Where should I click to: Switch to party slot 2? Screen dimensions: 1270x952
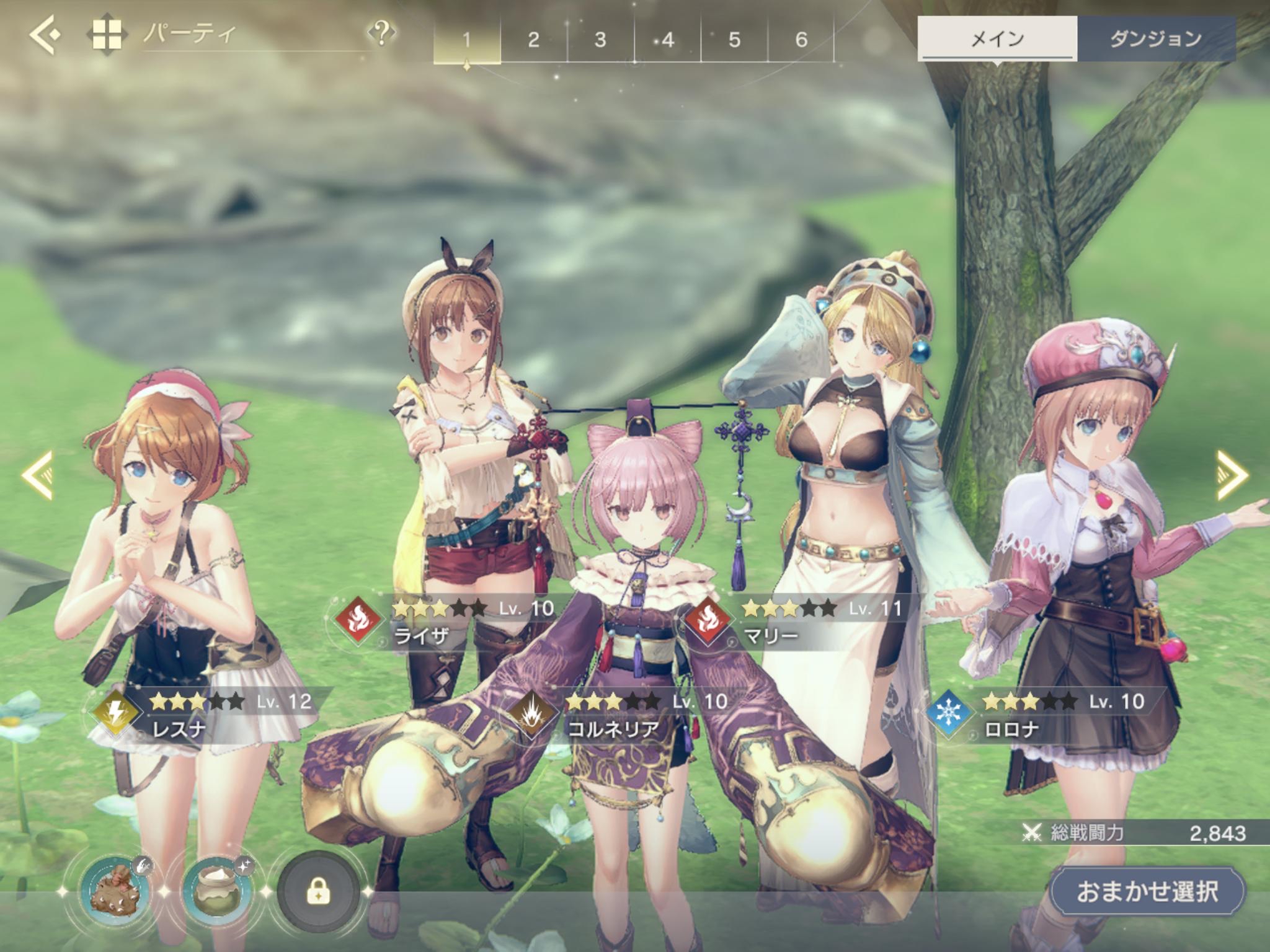click(x=533, y=40)
